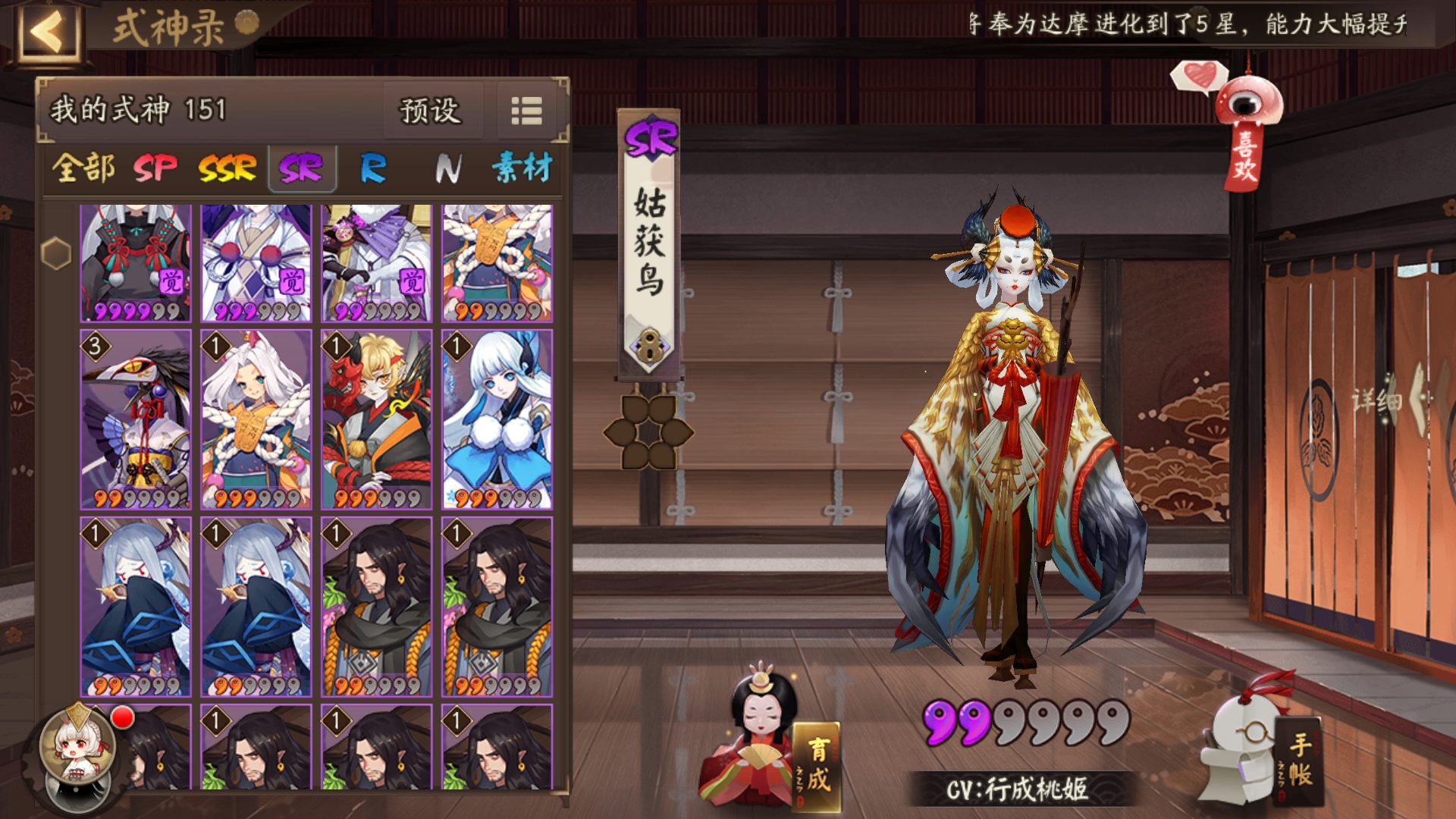Choose the red oni mask blonde shikigami
1456x819 pixels.
click(377, 419)
